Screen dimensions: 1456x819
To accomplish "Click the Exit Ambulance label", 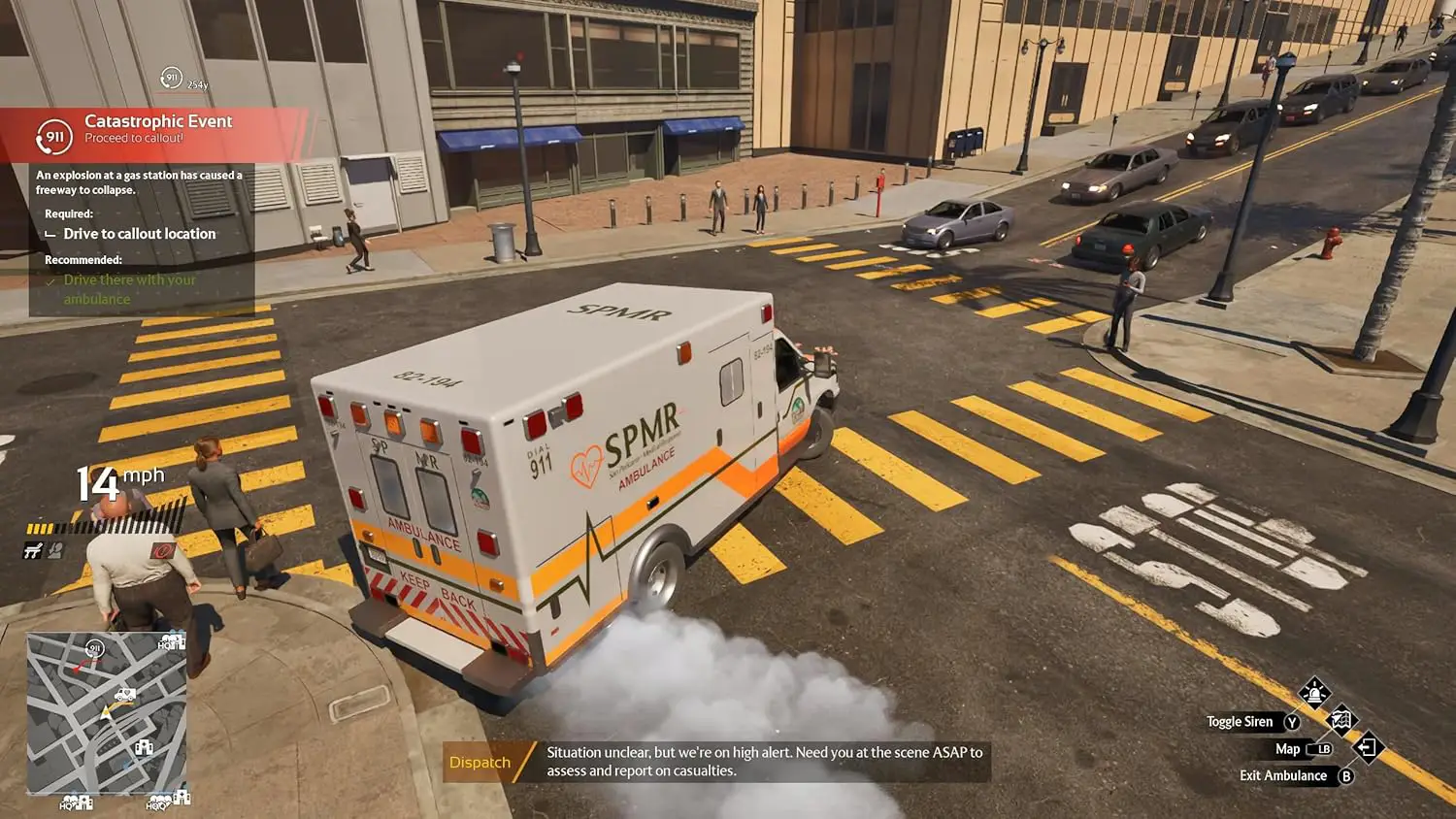I will pyautogui.click(x=1282, y=775).
